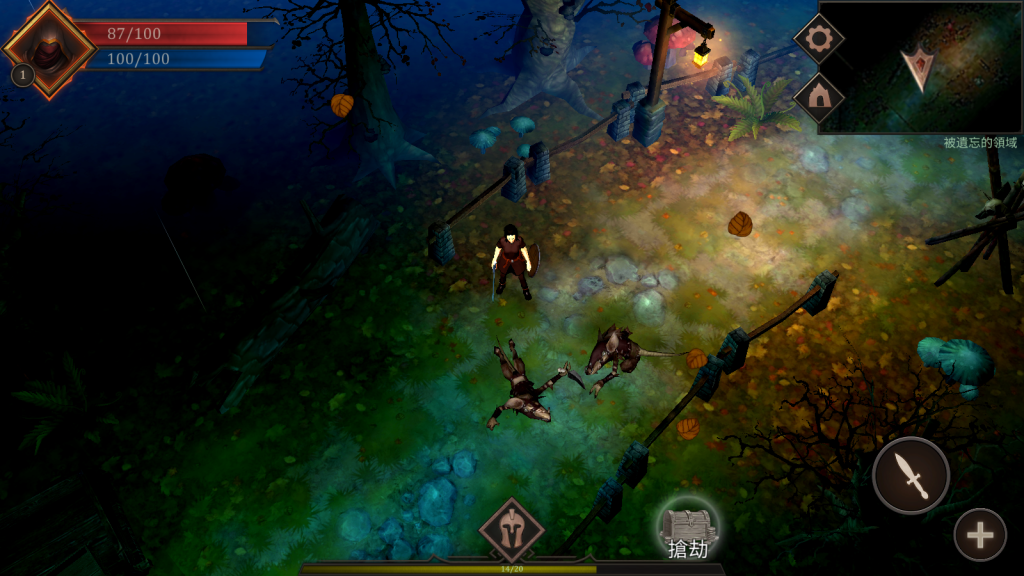Viewport: 1024px width, 576px height.
Task: Tap the plus skill button
Action: point(979,535)
